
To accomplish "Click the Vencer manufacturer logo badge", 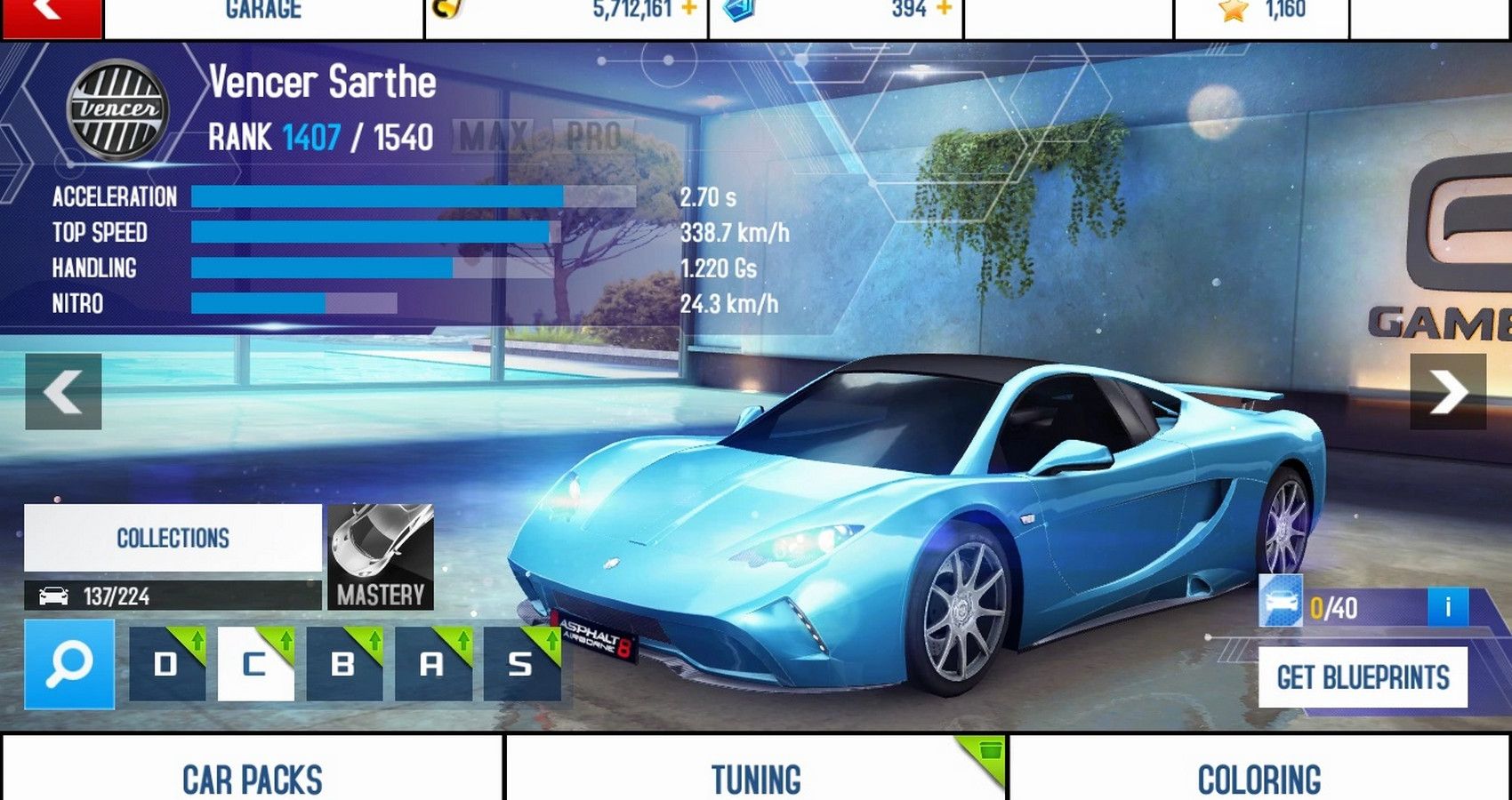I will point(117,110).
